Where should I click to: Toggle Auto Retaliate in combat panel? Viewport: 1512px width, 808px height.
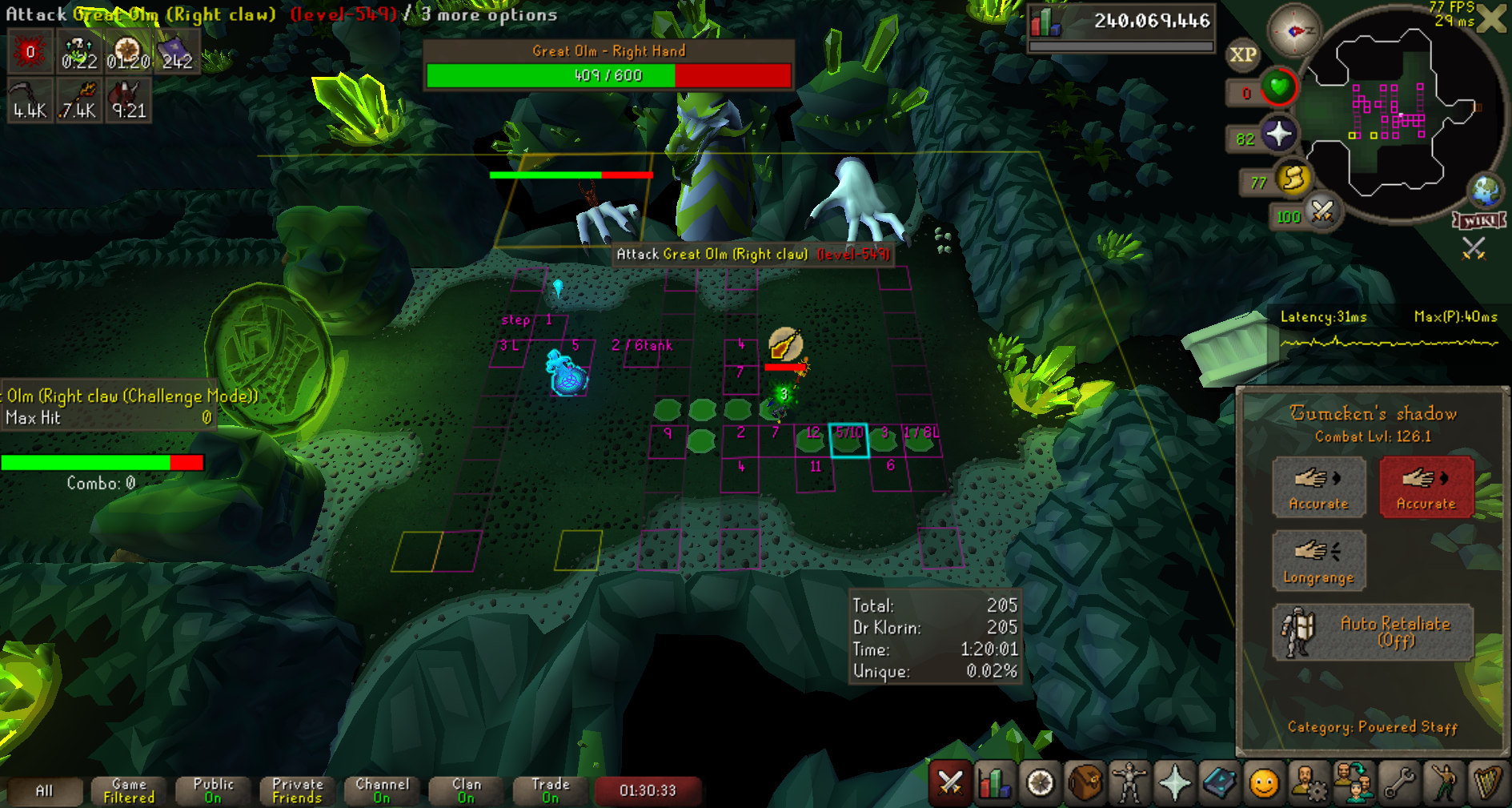pos(1373,632)
